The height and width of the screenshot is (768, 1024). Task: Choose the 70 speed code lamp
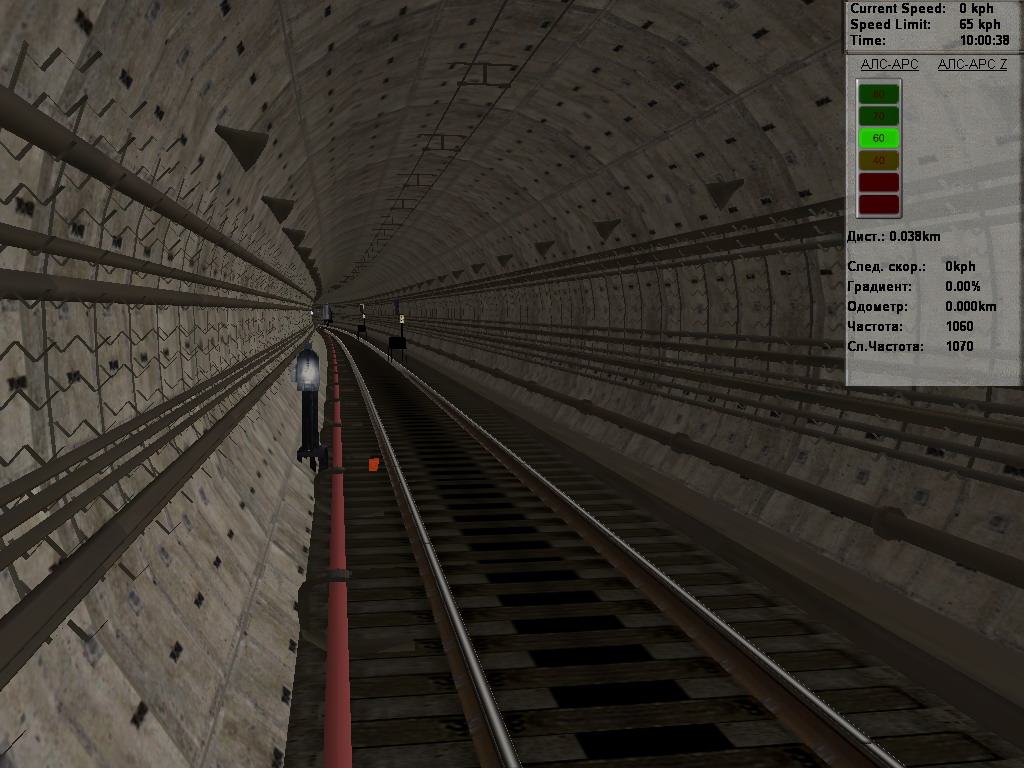[x=879, y=116]
